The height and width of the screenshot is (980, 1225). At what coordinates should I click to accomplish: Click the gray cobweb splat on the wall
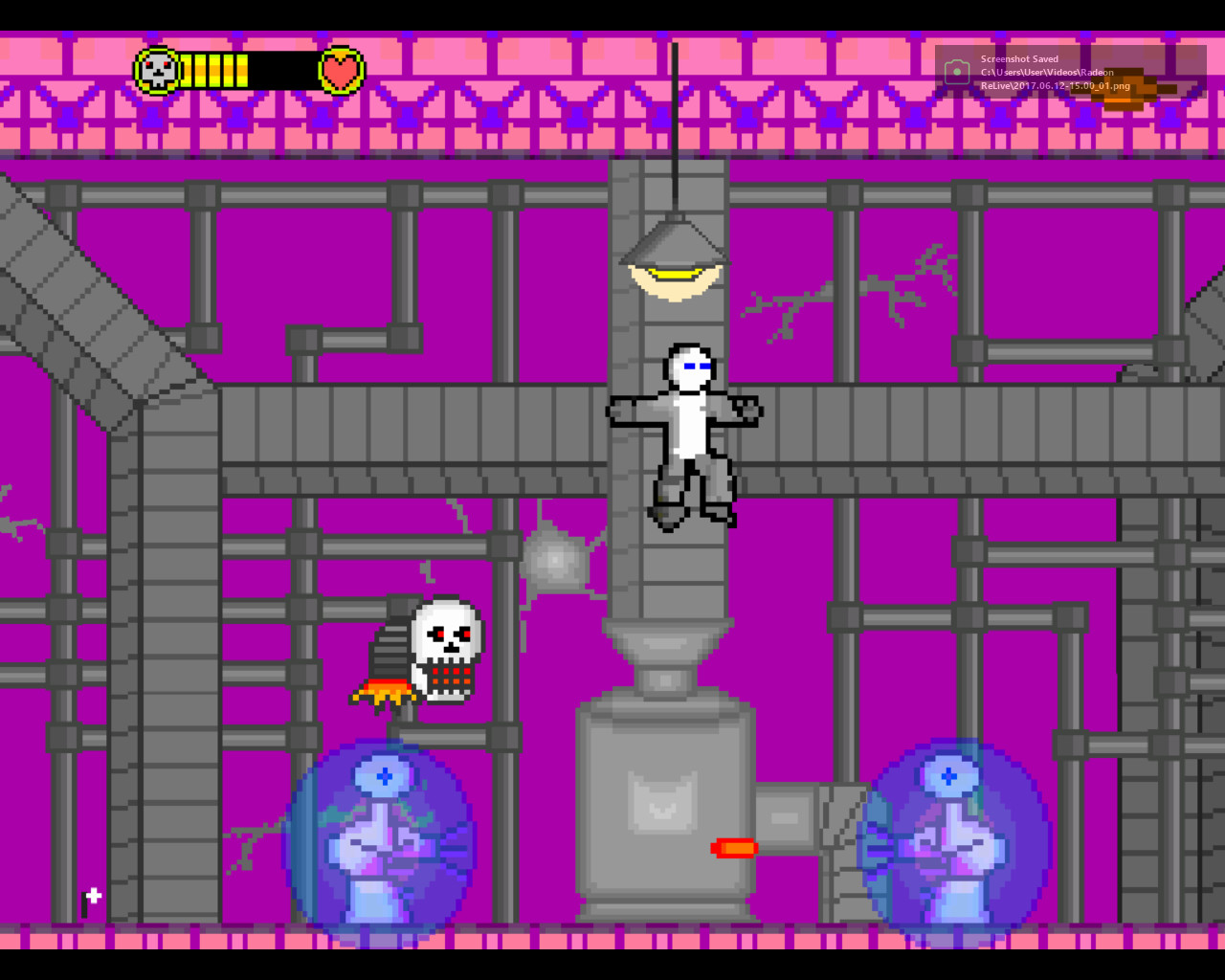tap(557, 560)
